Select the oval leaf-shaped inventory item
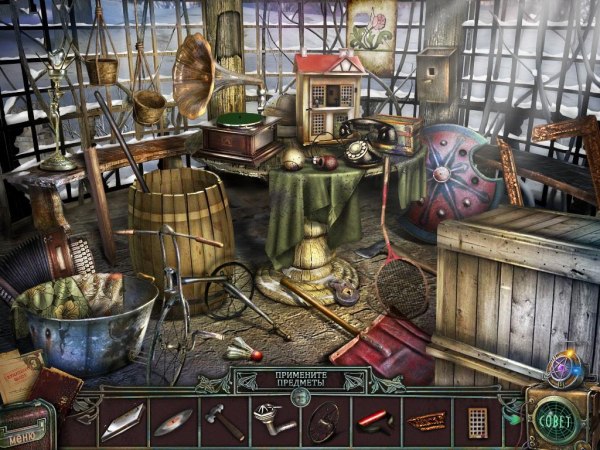This screenshot has height=450, width=600. [172, 421]
